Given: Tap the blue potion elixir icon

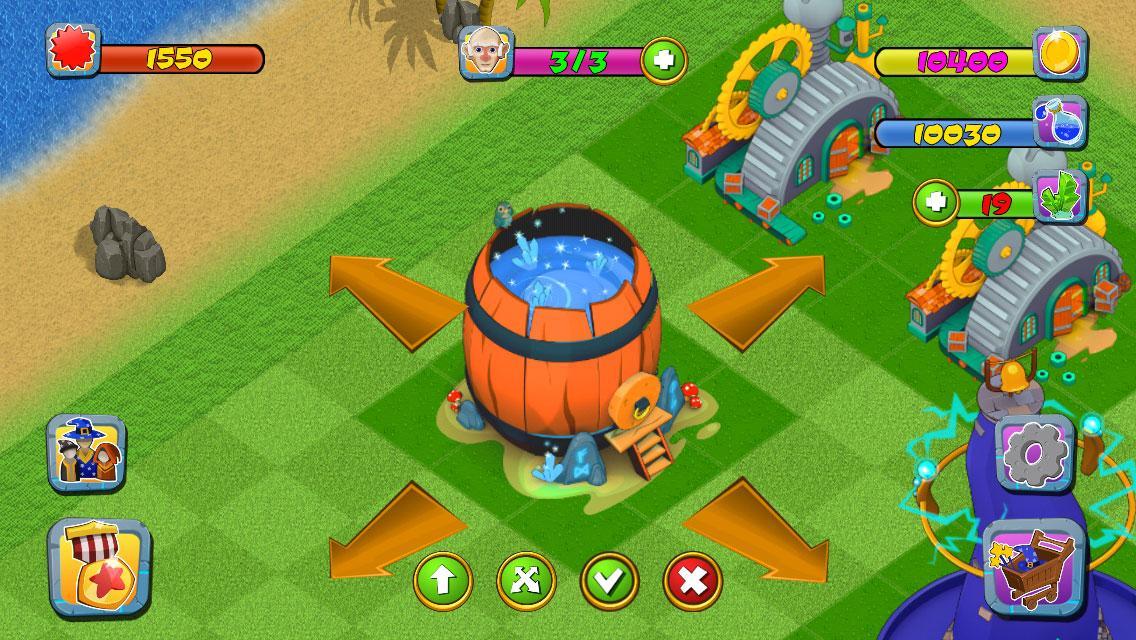Looking at the screenshot, I should tap(1060, 125).
